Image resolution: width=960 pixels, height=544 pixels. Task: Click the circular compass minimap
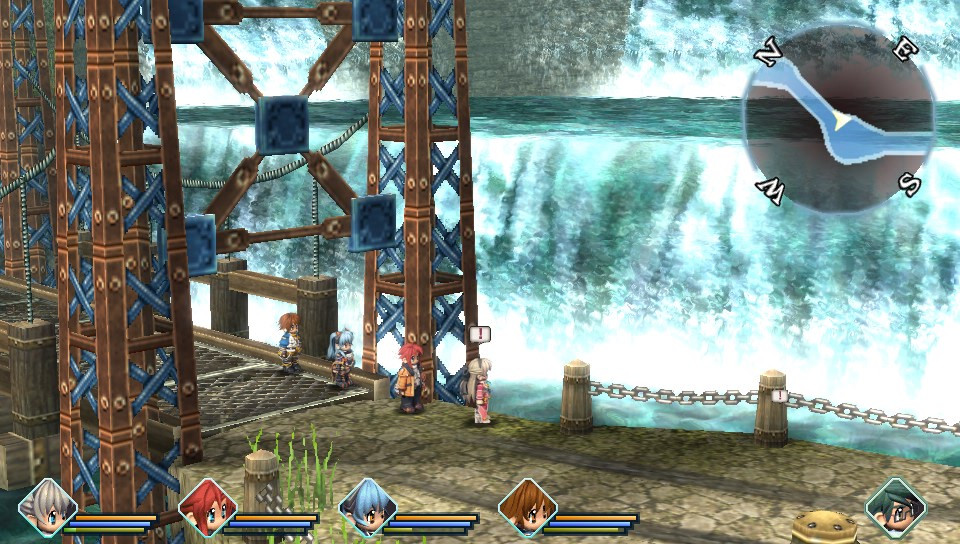[x=838, y=118]
